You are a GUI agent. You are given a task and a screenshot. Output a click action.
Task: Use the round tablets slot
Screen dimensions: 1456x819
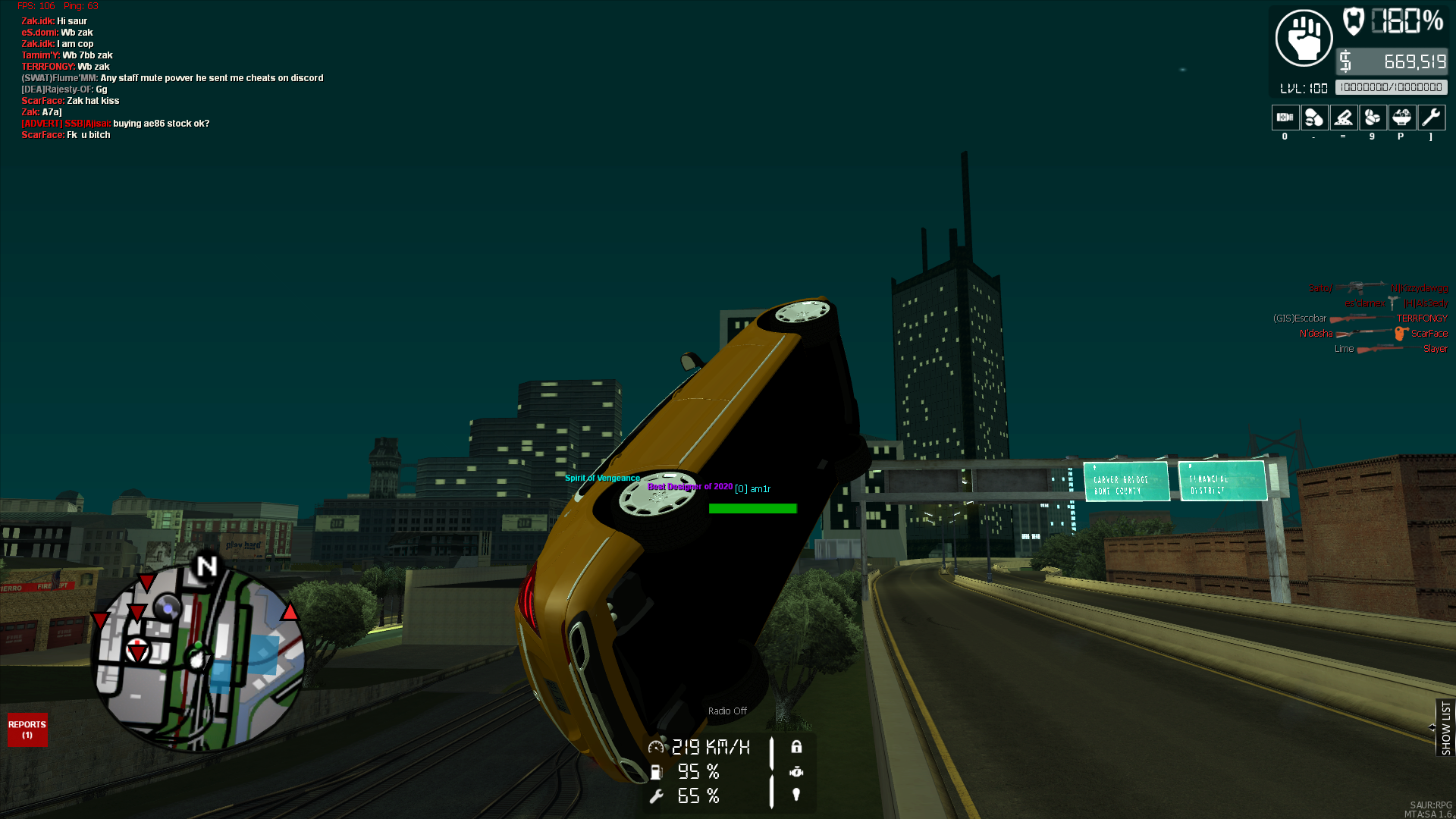point(1373,118)
